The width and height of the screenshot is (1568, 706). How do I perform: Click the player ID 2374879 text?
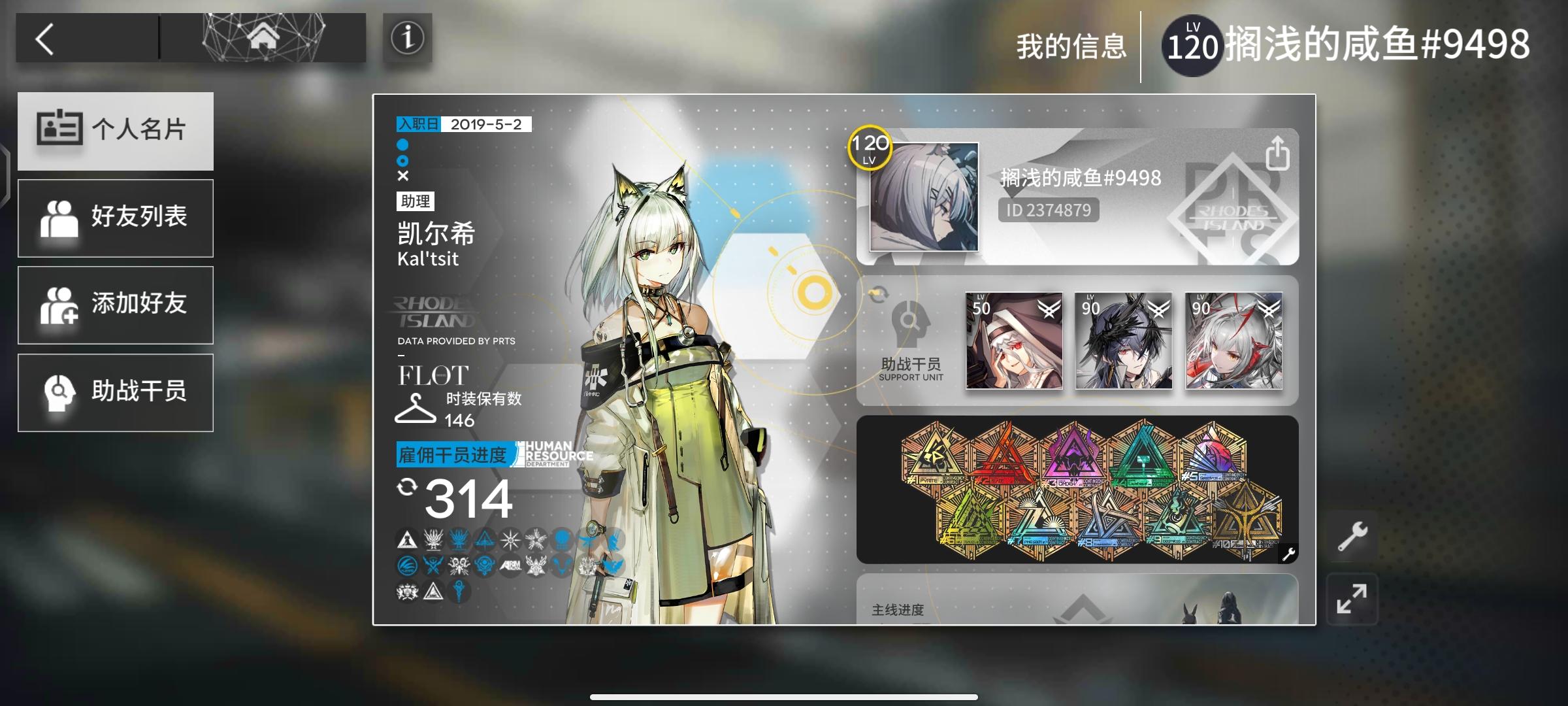1049,210
